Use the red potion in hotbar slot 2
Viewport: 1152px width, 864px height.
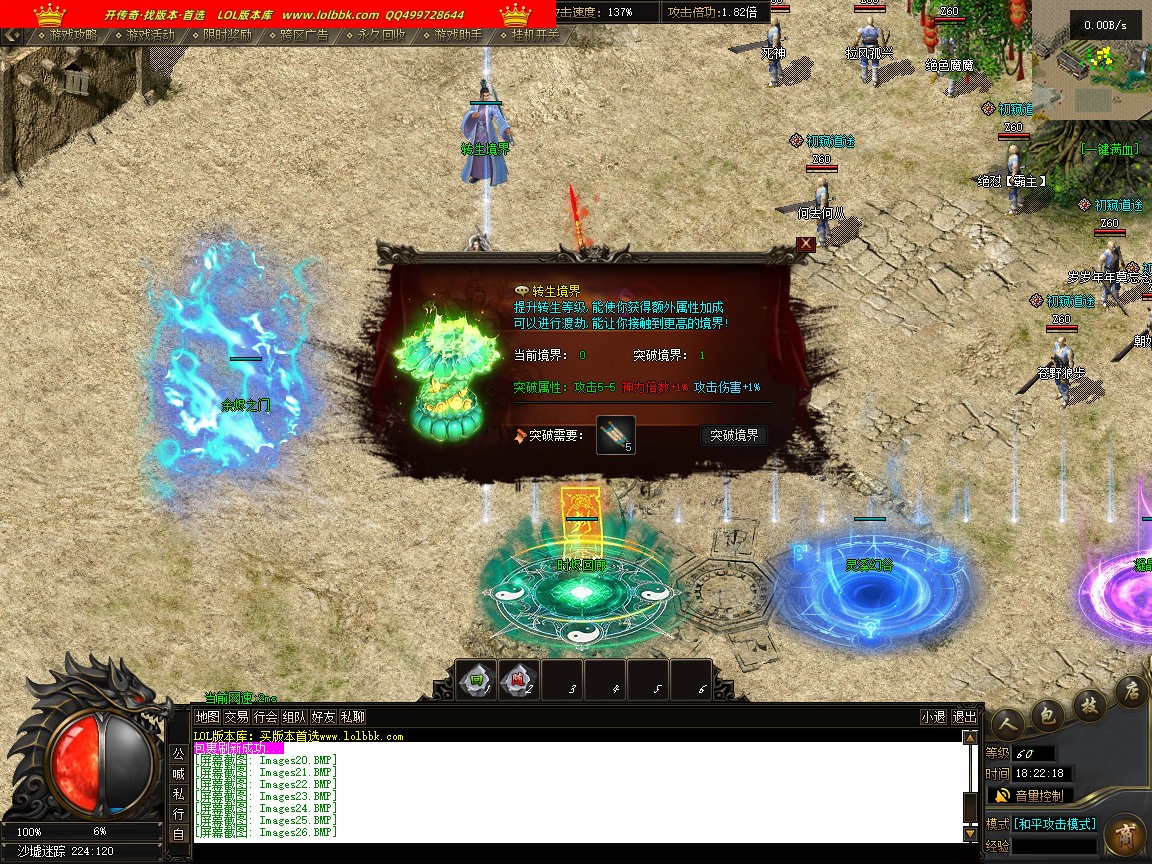(x=519, y=680)
